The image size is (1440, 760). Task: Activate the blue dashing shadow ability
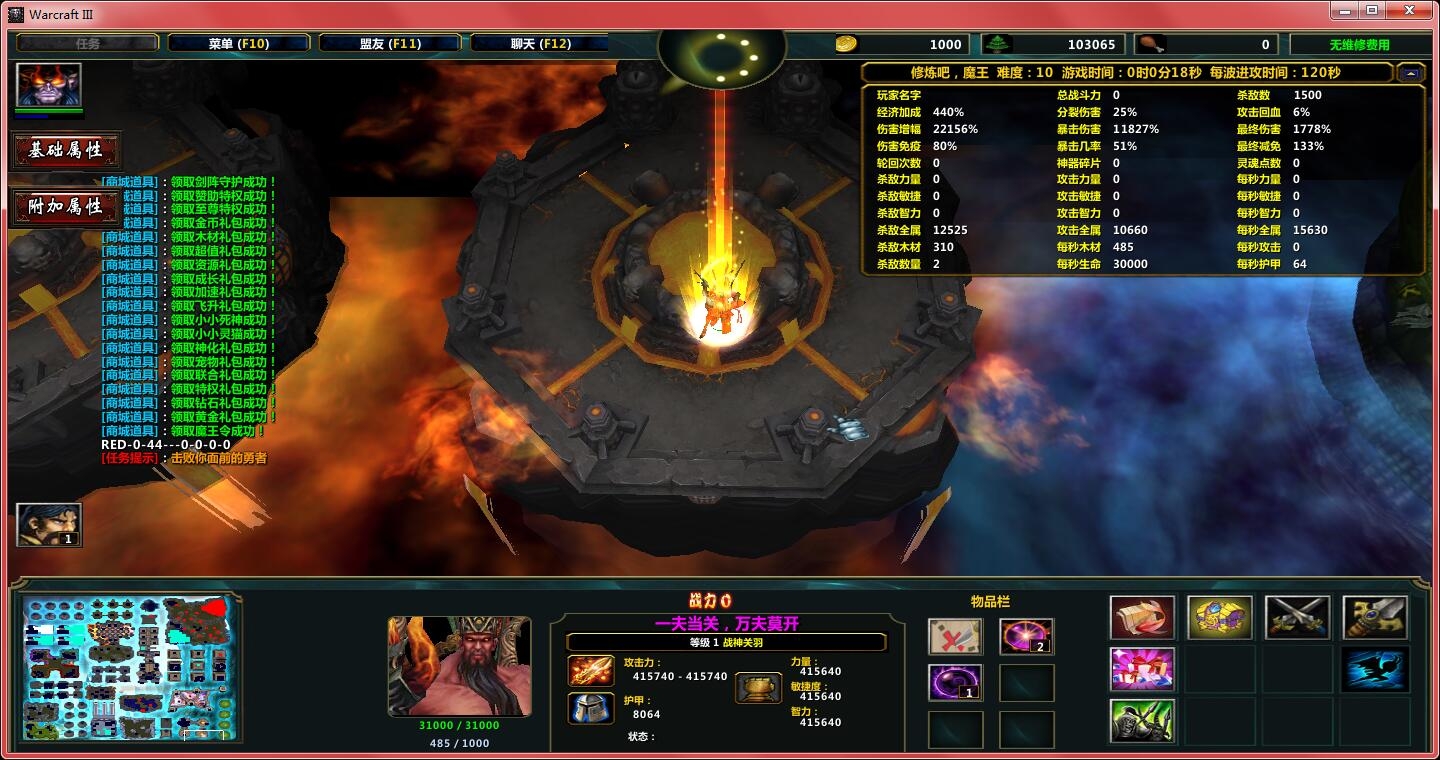pos(1375,669)
